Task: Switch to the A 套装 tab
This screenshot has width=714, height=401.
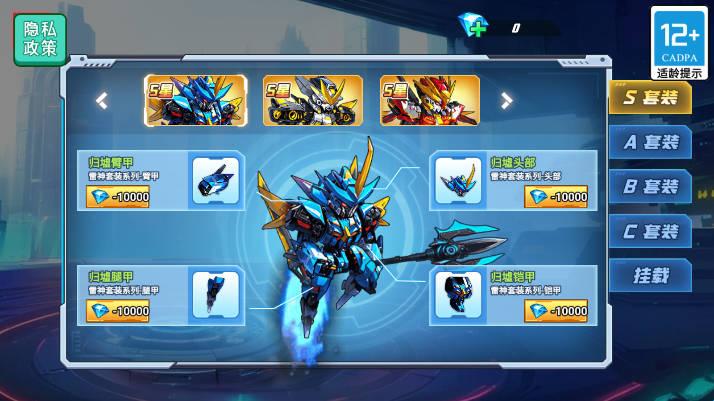Action: pos(650,142)
